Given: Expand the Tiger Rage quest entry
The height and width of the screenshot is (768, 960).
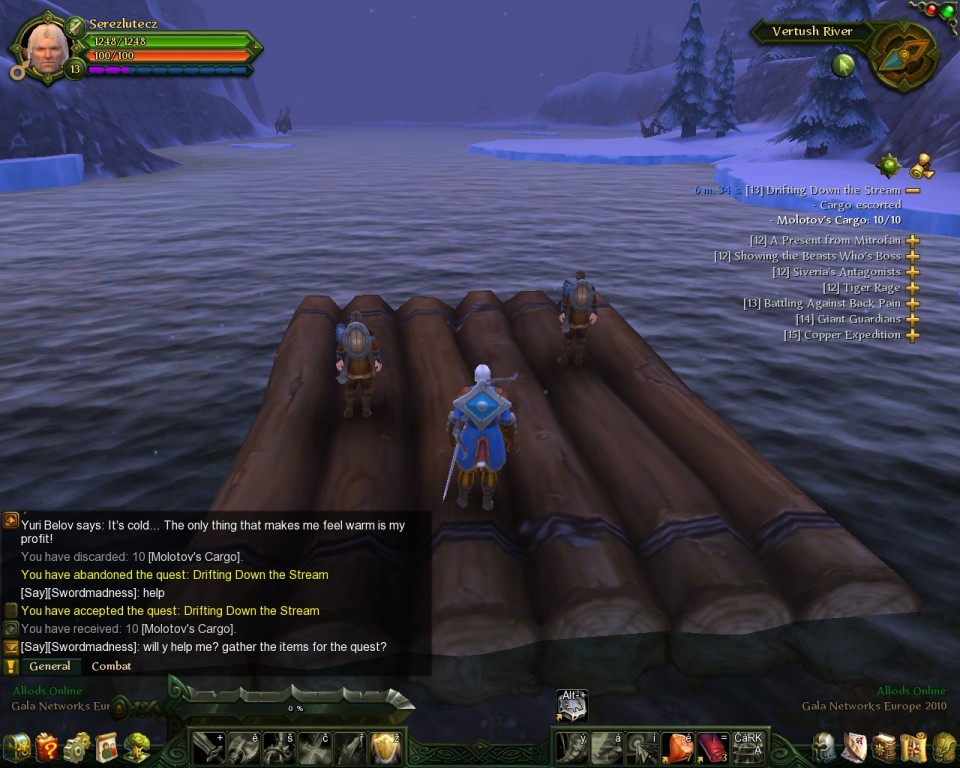Looking at the screenshot, I should coord(912,288).
